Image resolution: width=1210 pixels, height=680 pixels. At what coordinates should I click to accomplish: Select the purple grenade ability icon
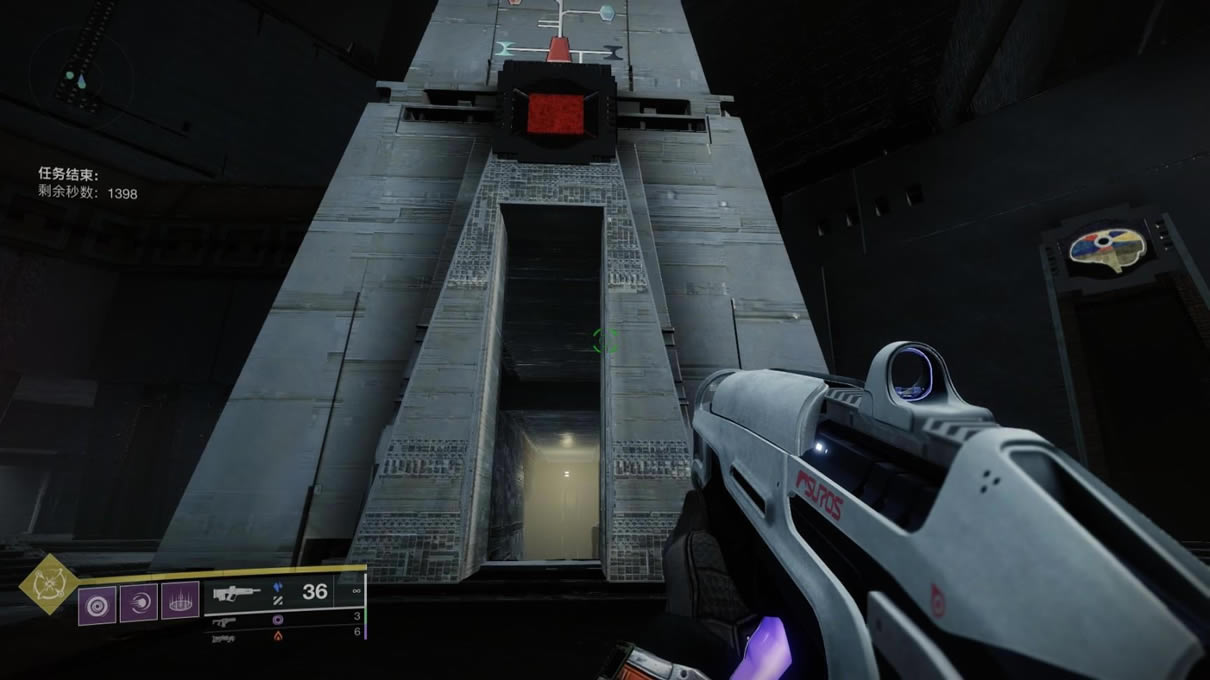[x=98, y=604]
